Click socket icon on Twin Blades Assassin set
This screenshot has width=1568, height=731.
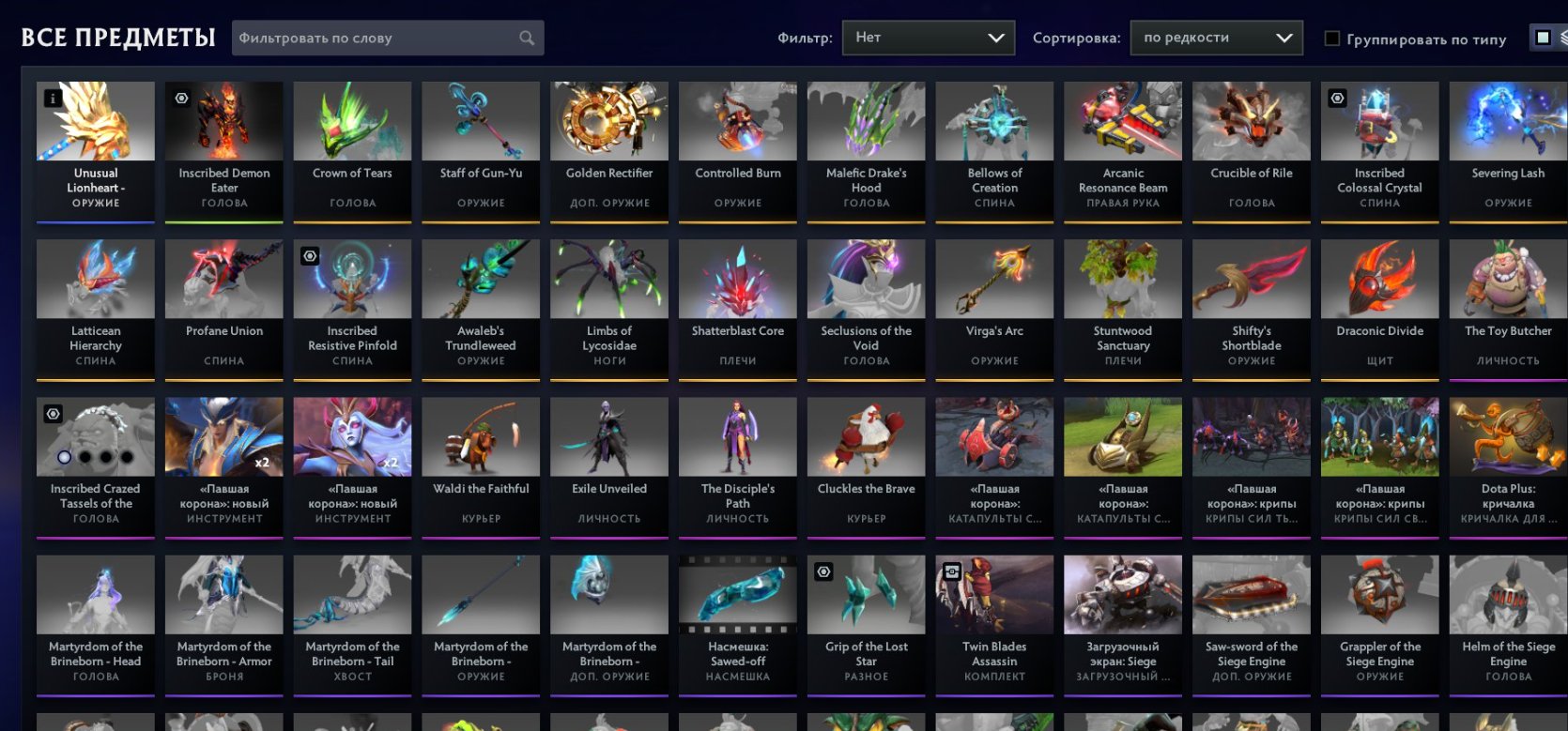952,571
